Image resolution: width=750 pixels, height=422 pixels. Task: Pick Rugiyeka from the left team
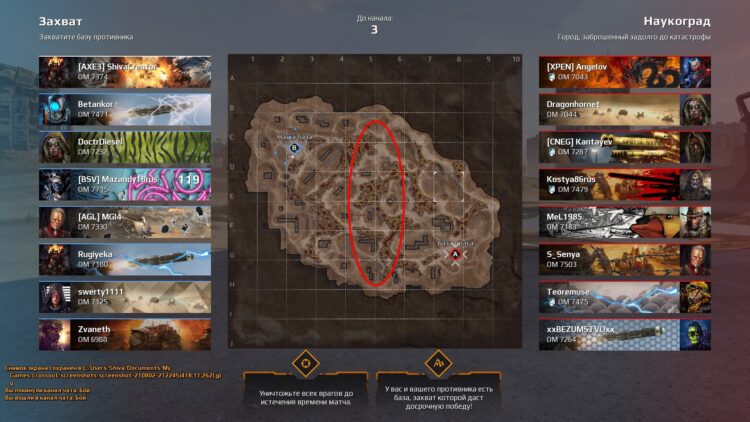click(125, 259)
